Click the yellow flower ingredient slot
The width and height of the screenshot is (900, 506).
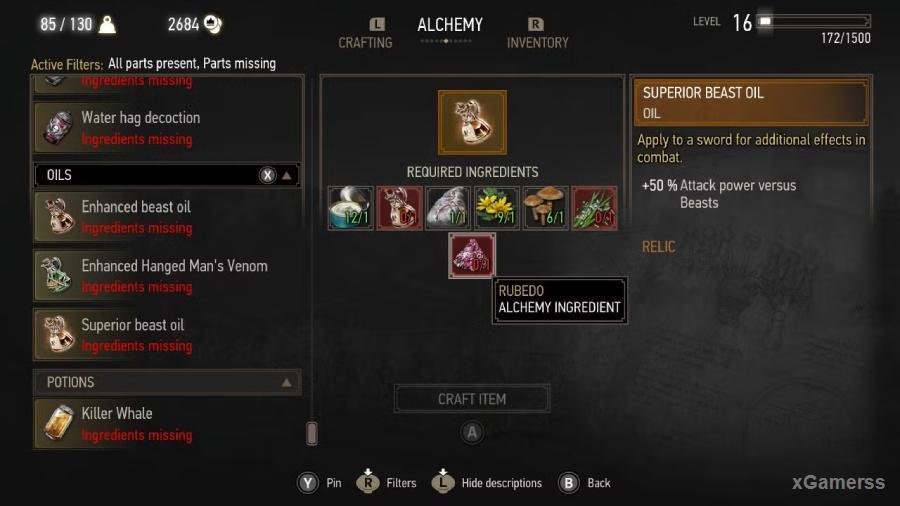tap(496, 208)
